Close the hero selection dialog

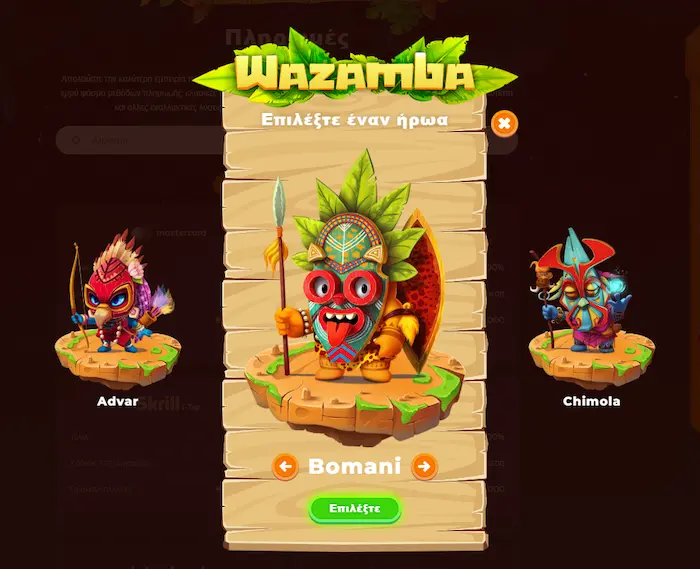click(505, 124)
